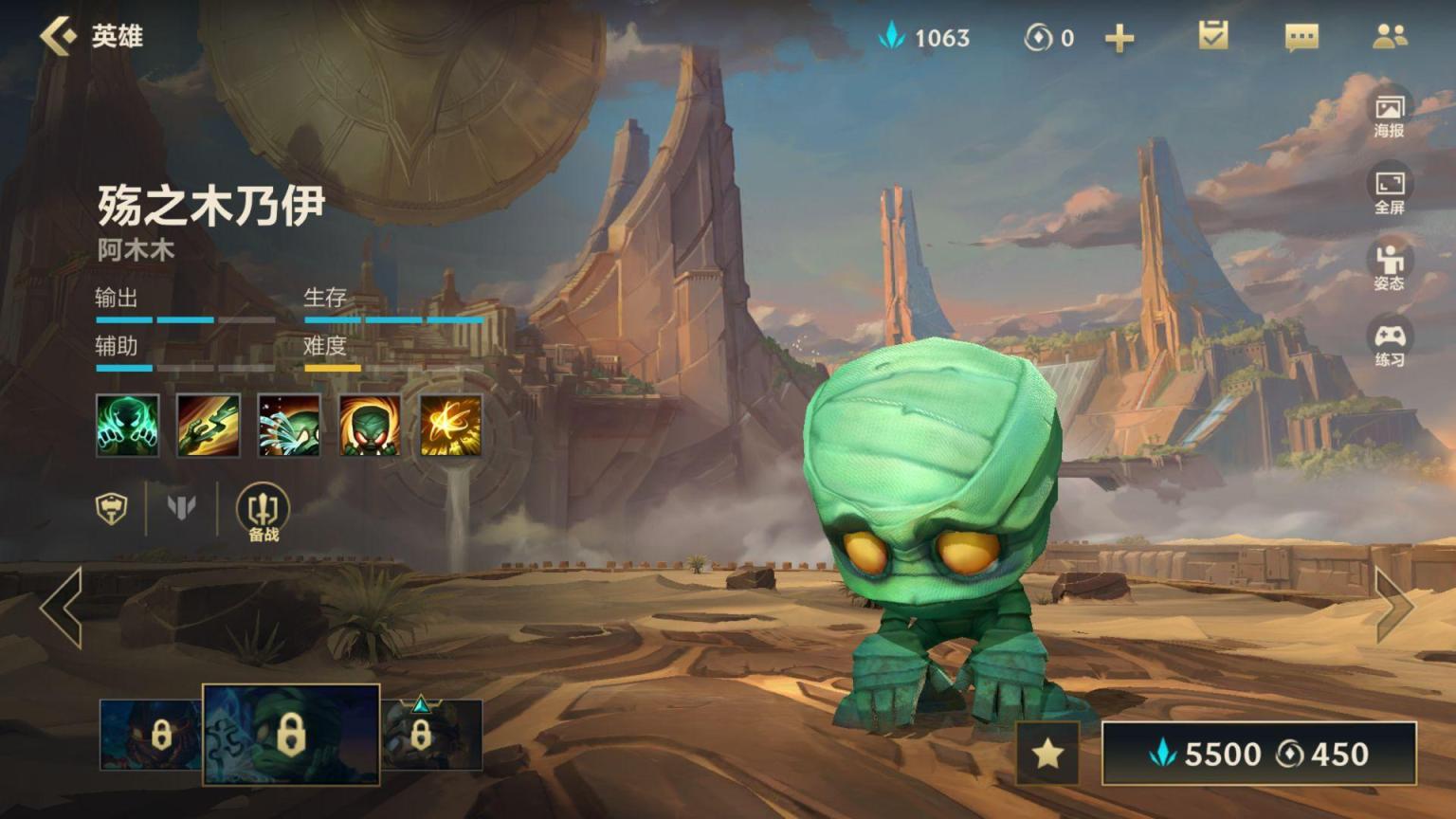Open the chat messages icon
The width and height of the screenshot is (1456, 819).
pos(1301,37)
